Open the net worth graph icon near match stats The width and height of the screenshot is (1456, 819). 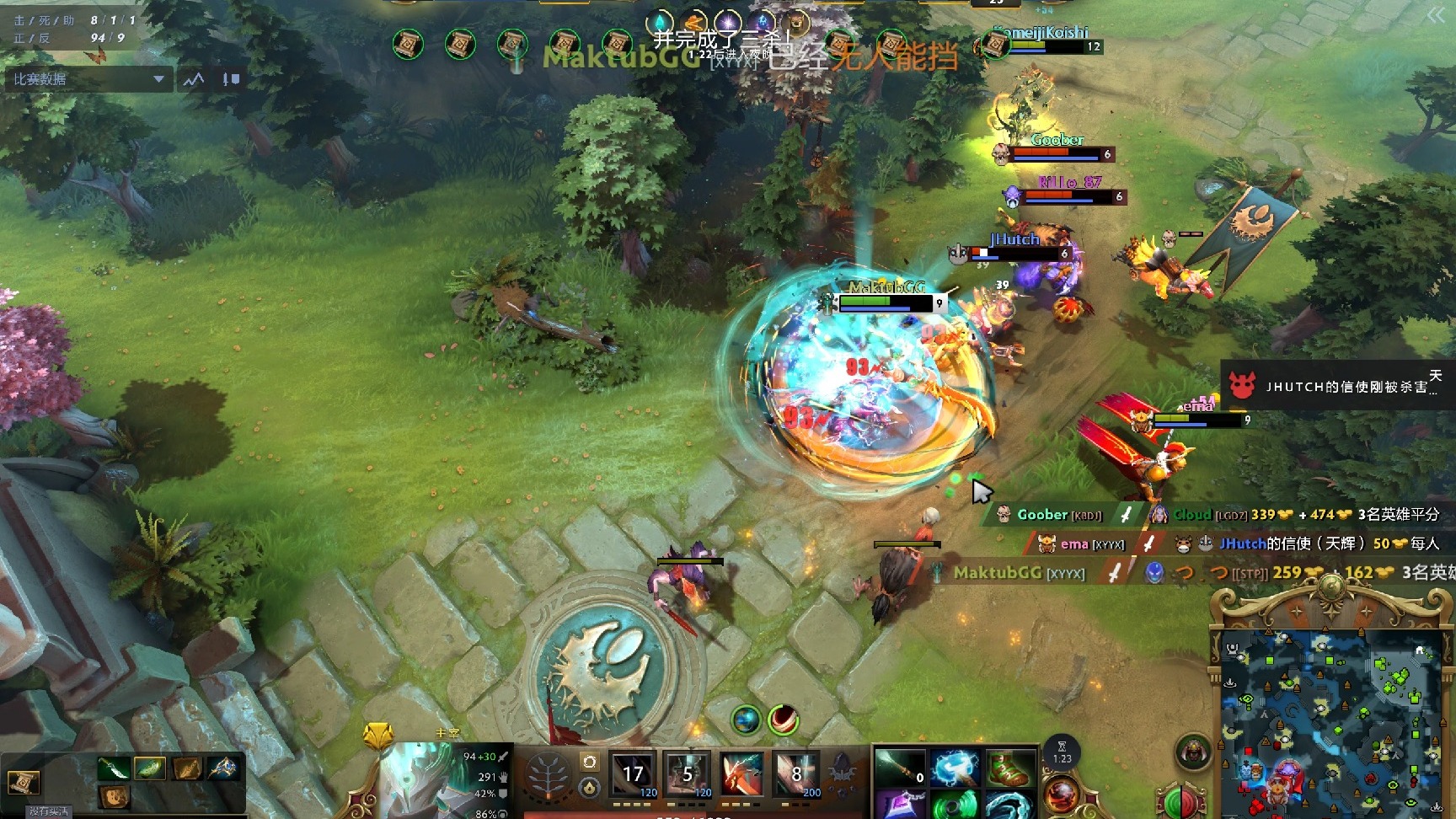(192, 78)
